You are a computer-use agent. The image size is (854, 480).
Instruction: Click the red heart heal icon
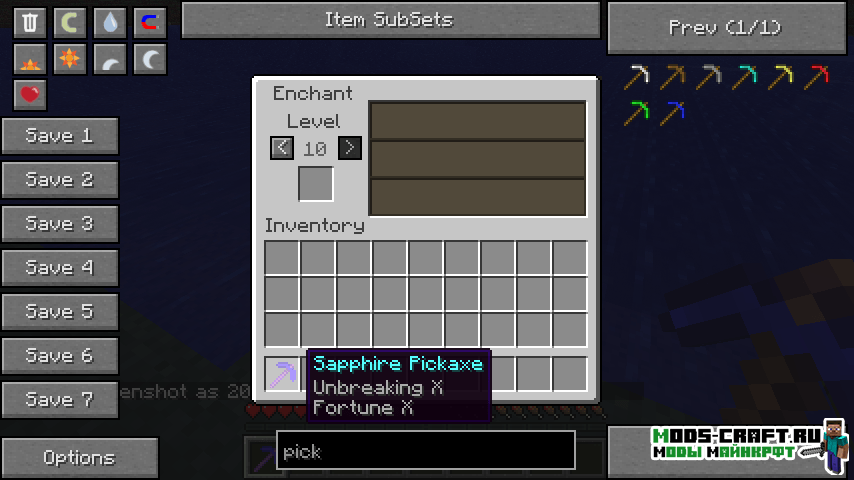30,95
